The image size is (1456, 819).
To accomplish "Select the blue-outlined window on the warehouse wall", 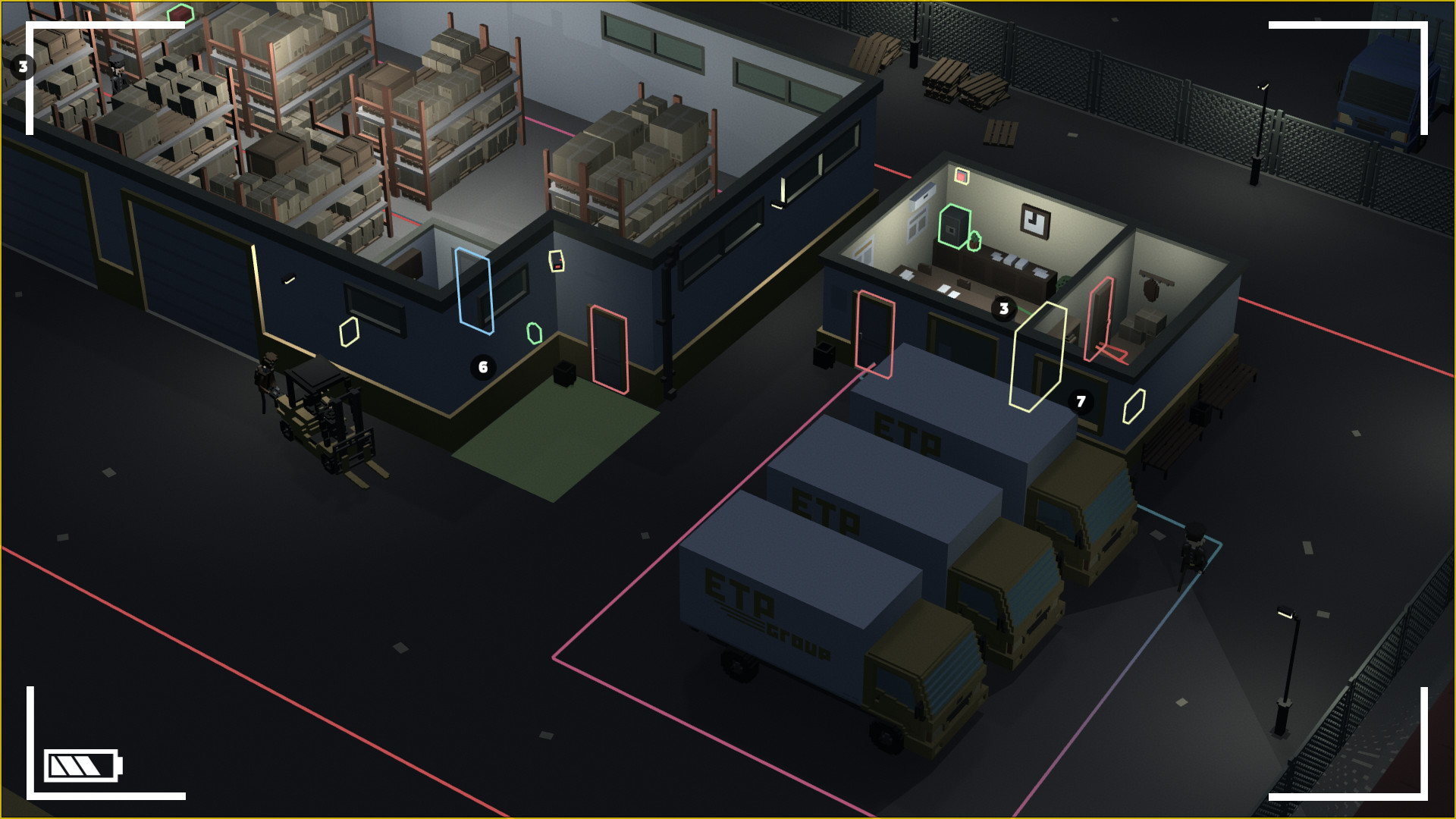I will (475, 292).
